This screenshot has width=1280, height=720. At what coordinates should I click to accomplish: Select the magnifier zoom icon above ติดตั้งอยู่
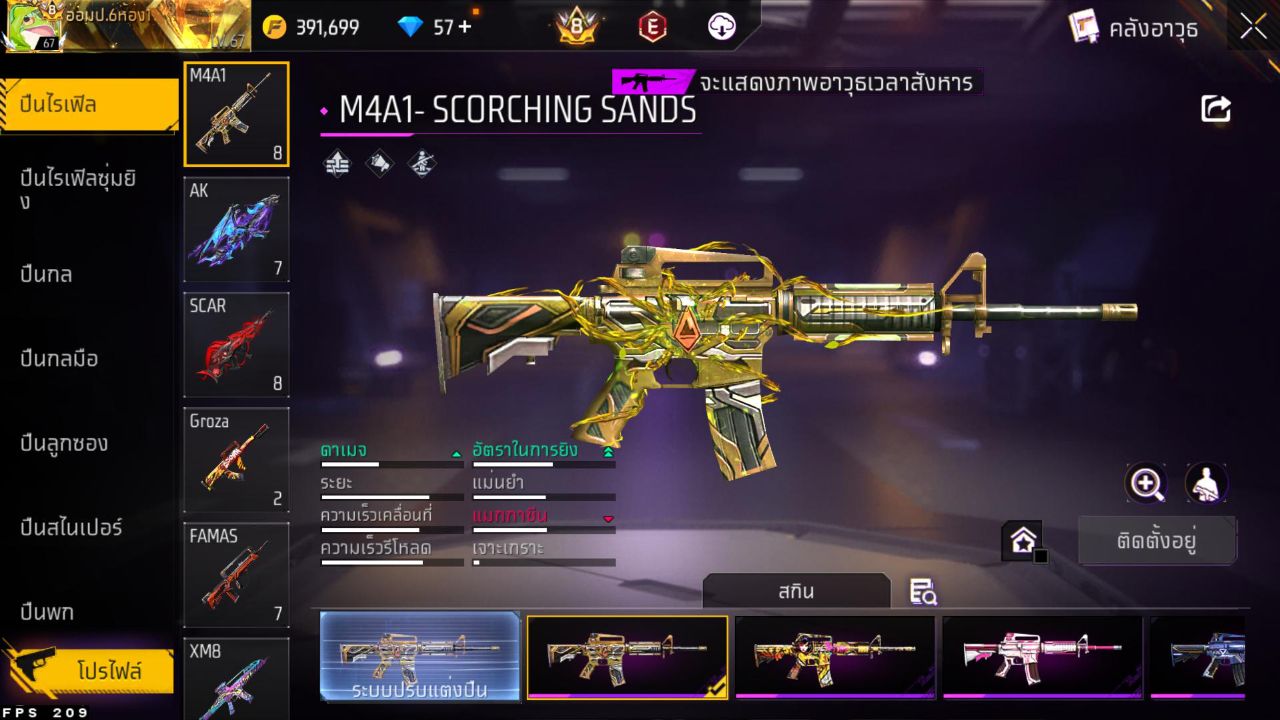pyautogui.click(x=1146, y=484)
